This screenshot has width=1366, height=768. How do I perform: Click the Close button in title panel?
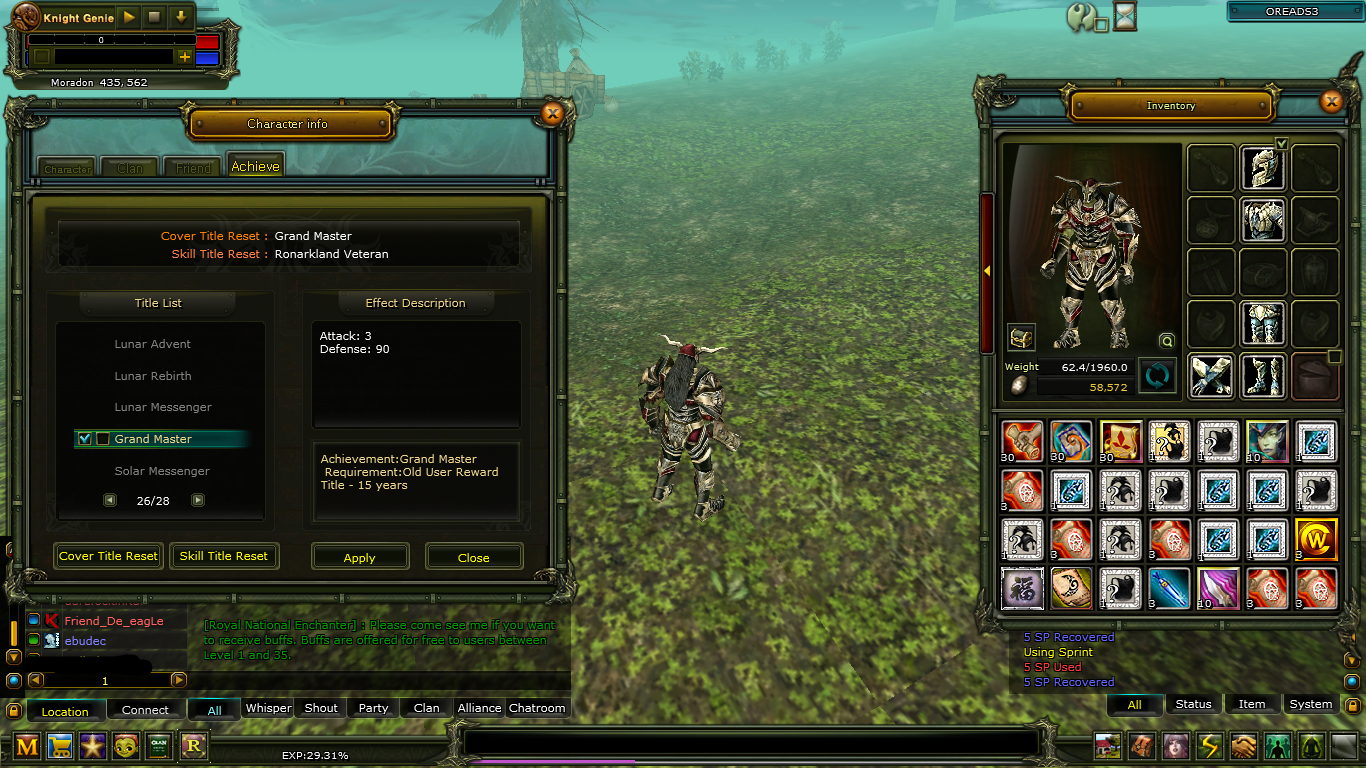tap(473, 557)
